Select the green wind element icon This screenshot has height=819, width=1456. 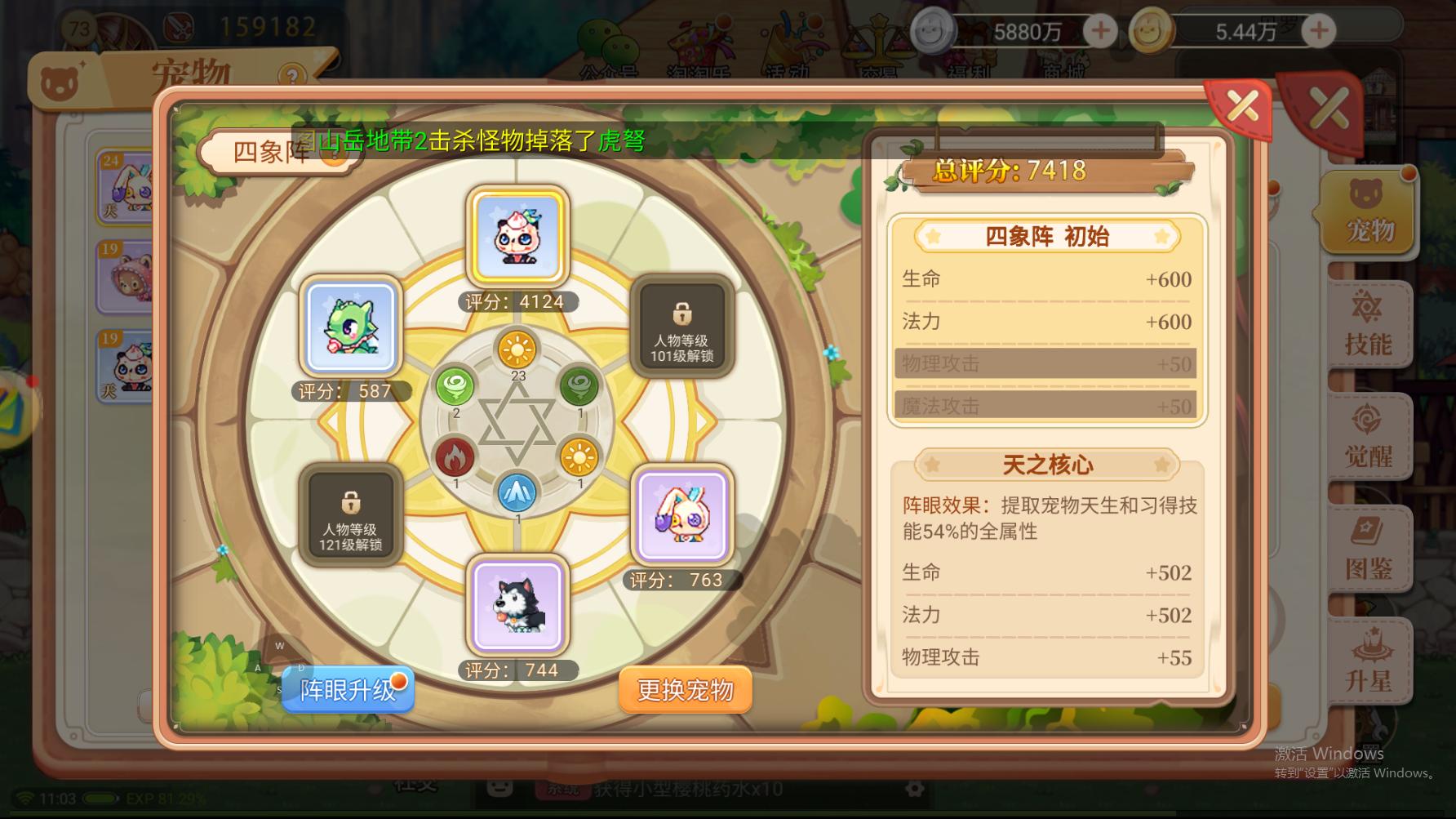(455, 384)
